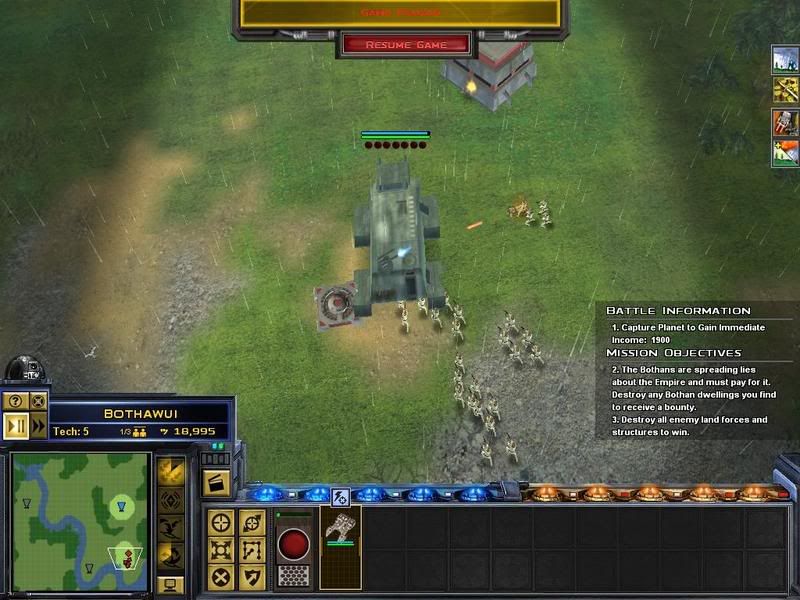The height and width of the screenshot is (600, 800).
Task: Activate the fast-forward speed button
Action: point(39,425)
